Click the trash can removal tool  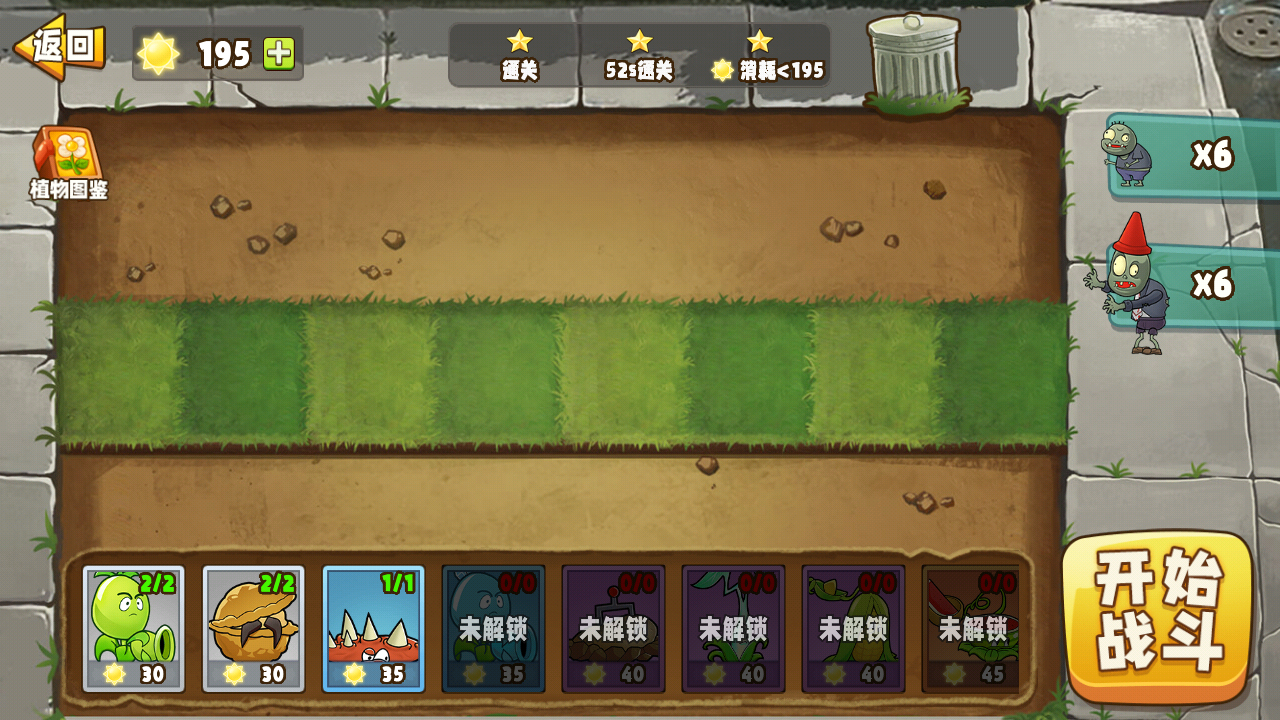[x=914, y=60]
